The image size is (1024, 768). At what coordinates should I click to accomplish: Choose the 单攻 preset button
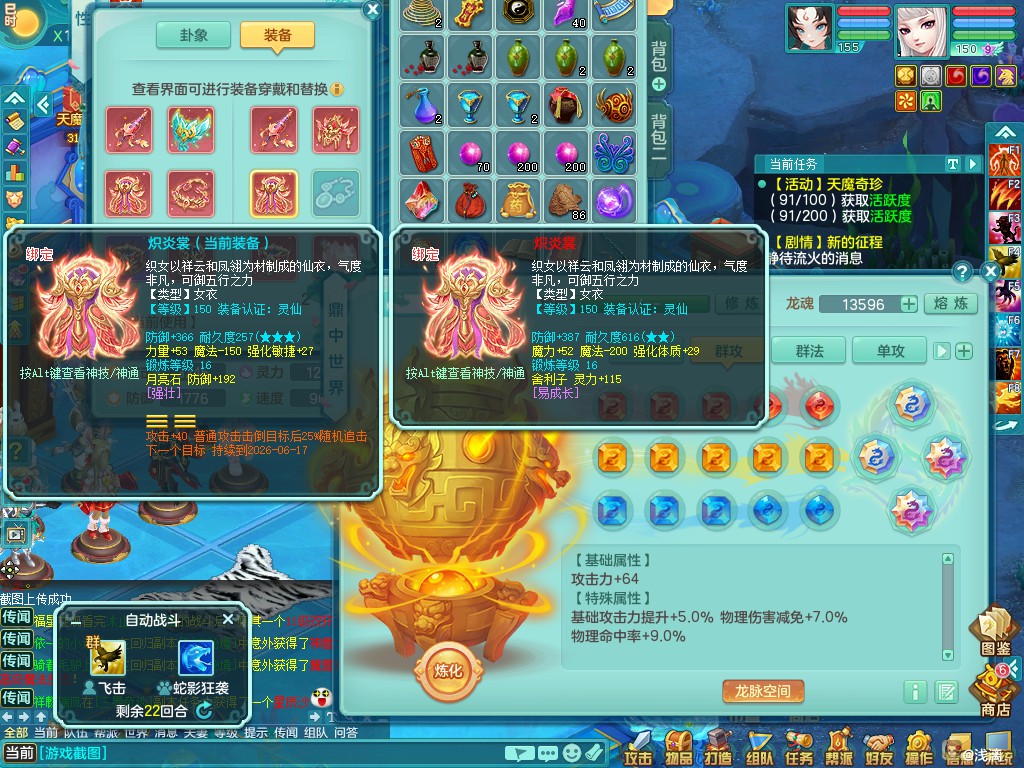(889, 350)
